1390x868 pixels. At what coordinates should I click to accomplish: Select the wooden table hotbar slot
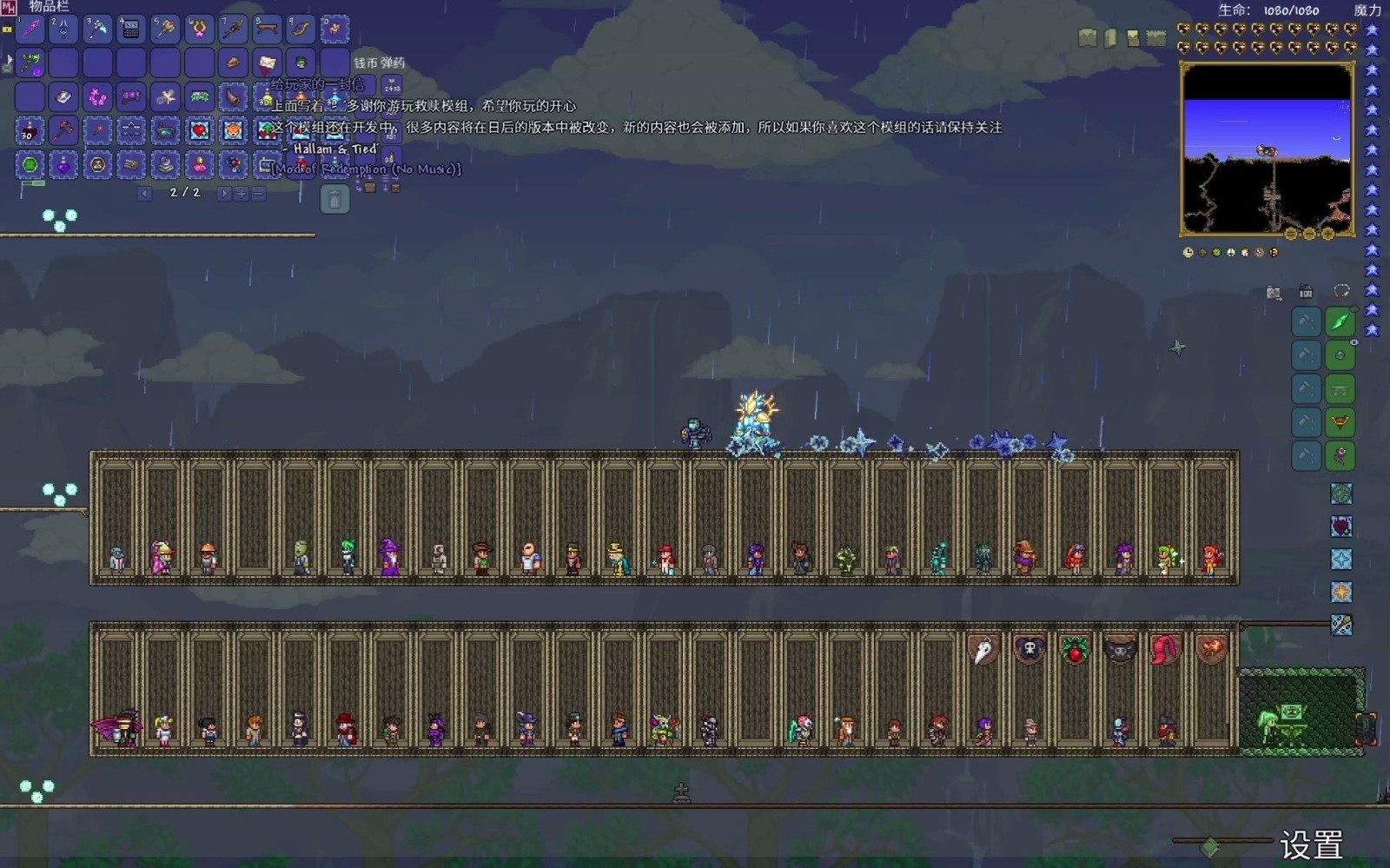tap(267, 30)
